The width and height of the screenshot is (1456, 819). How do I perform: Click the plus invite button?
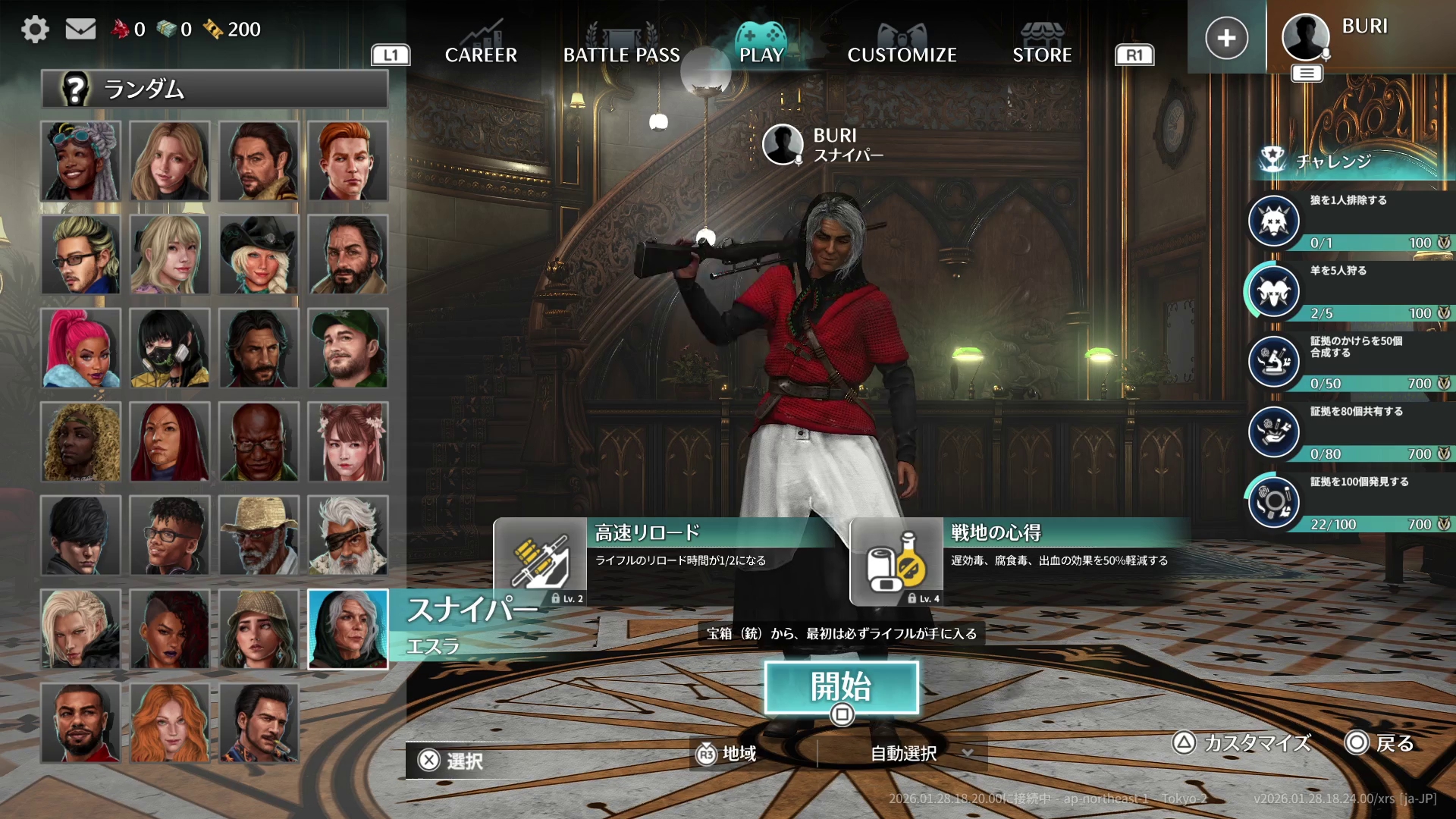pyautogui.click(x=1226, y=38)
